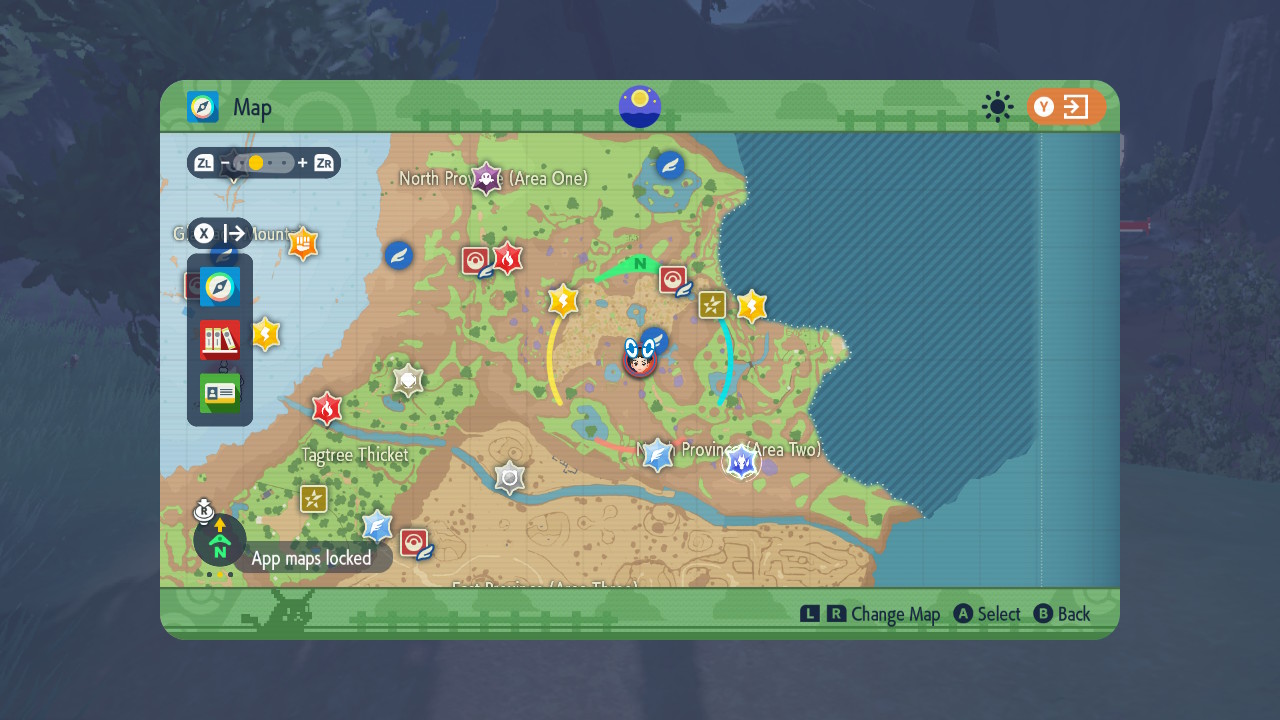
Task: Toggle the day/night indicator at top center
Action: (x=639, y=107)
